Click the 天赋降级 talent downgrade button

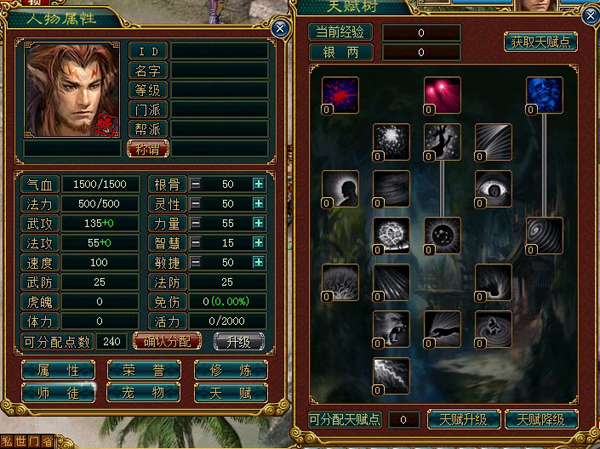pos(542,418)
